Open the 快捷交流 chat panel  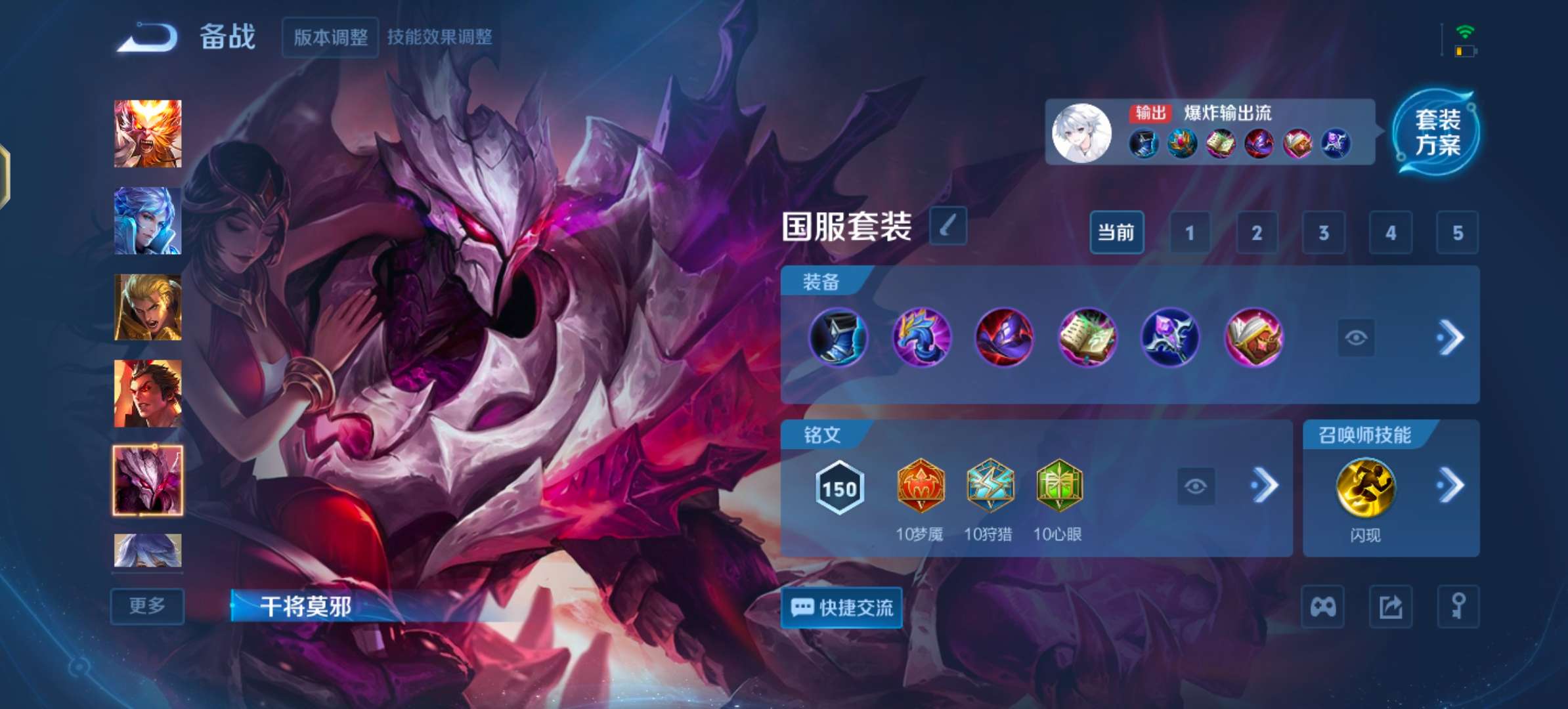[x=842, y=608]
